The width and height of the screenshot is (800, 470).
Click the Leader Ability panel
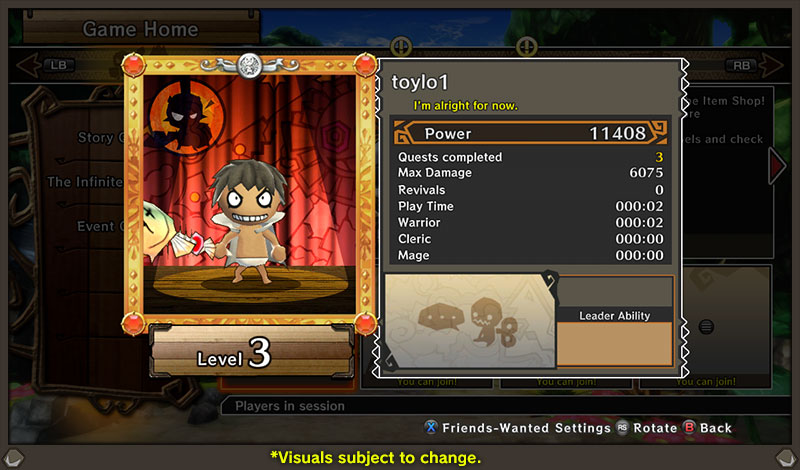[x=615, y=337]
